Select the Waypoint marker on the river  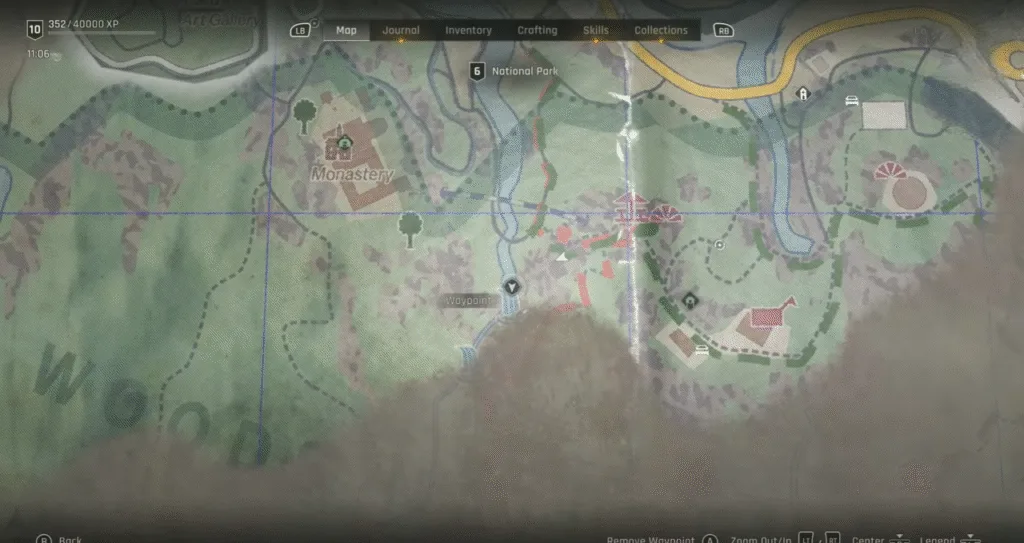click(512, 287)
